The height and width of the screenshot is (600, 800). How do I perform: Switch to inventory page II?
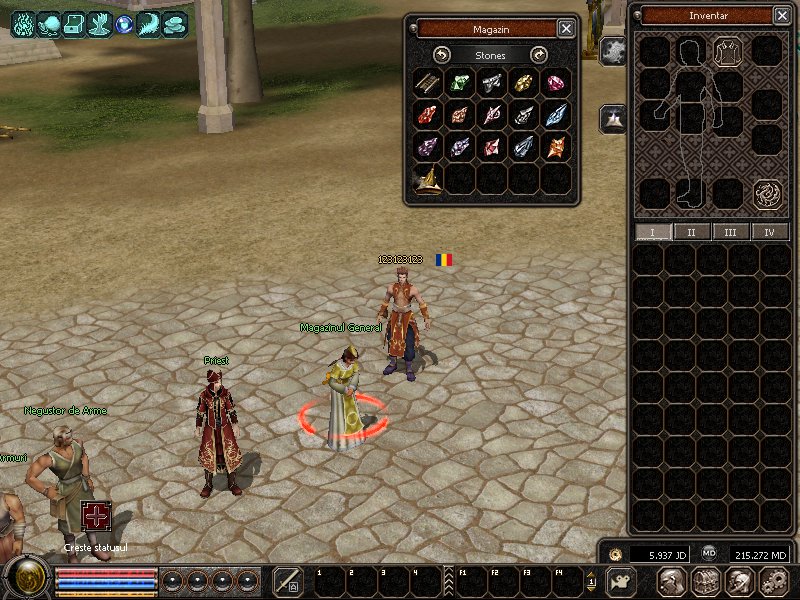coord(691,232)
